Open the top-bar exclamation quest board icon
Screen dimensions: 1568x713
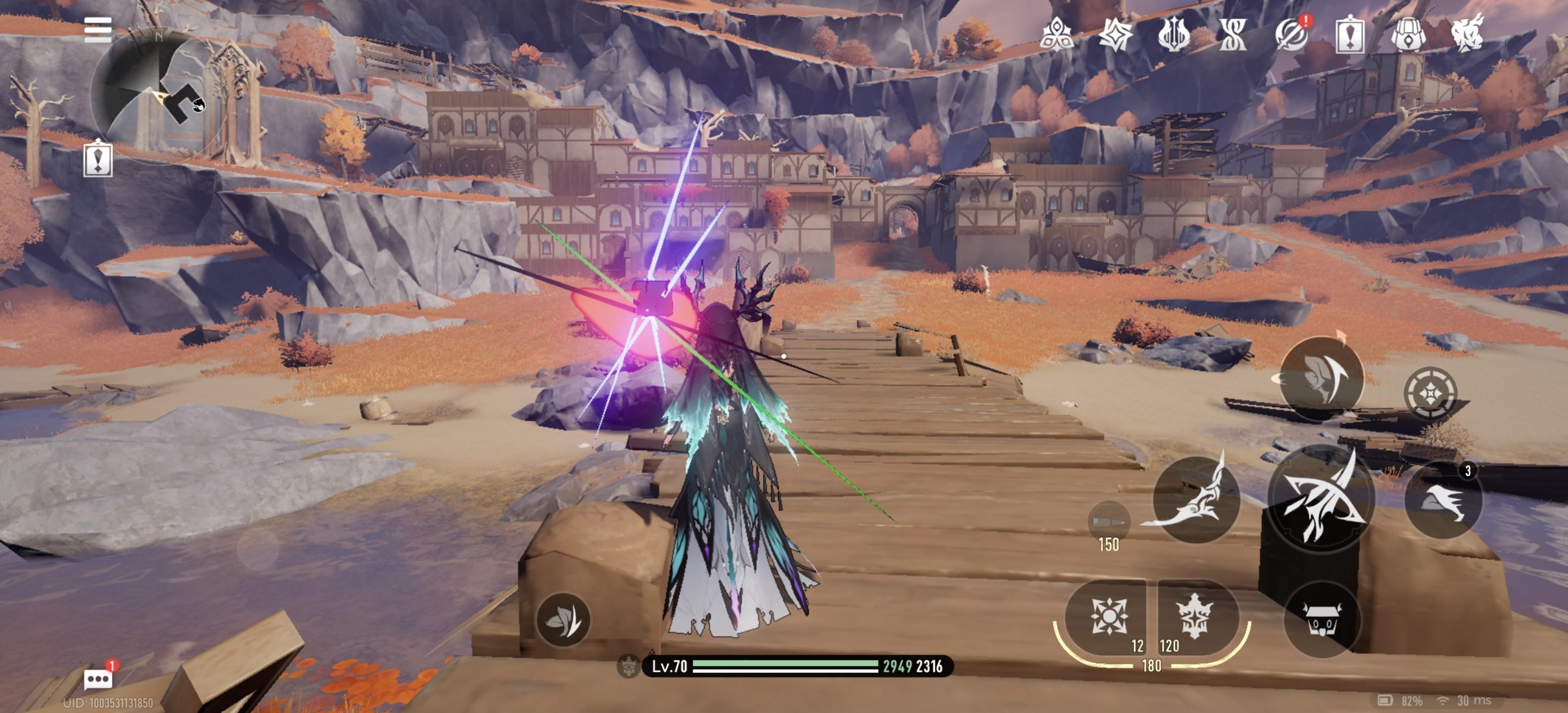pyautogui.click(x=1349, y=34)
